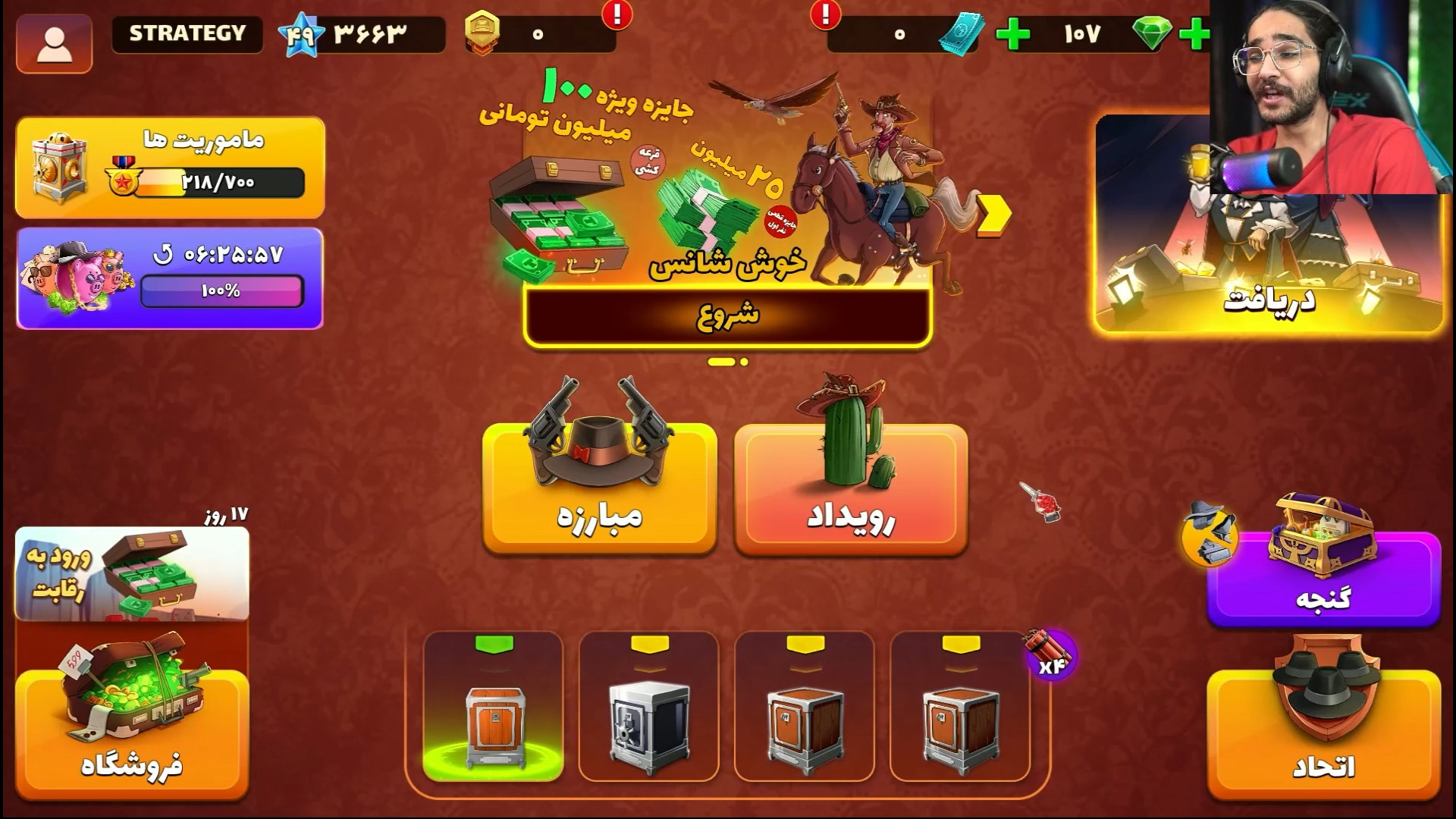
Task: Open the green gem counter
Action: click(x=1150, y=34)
